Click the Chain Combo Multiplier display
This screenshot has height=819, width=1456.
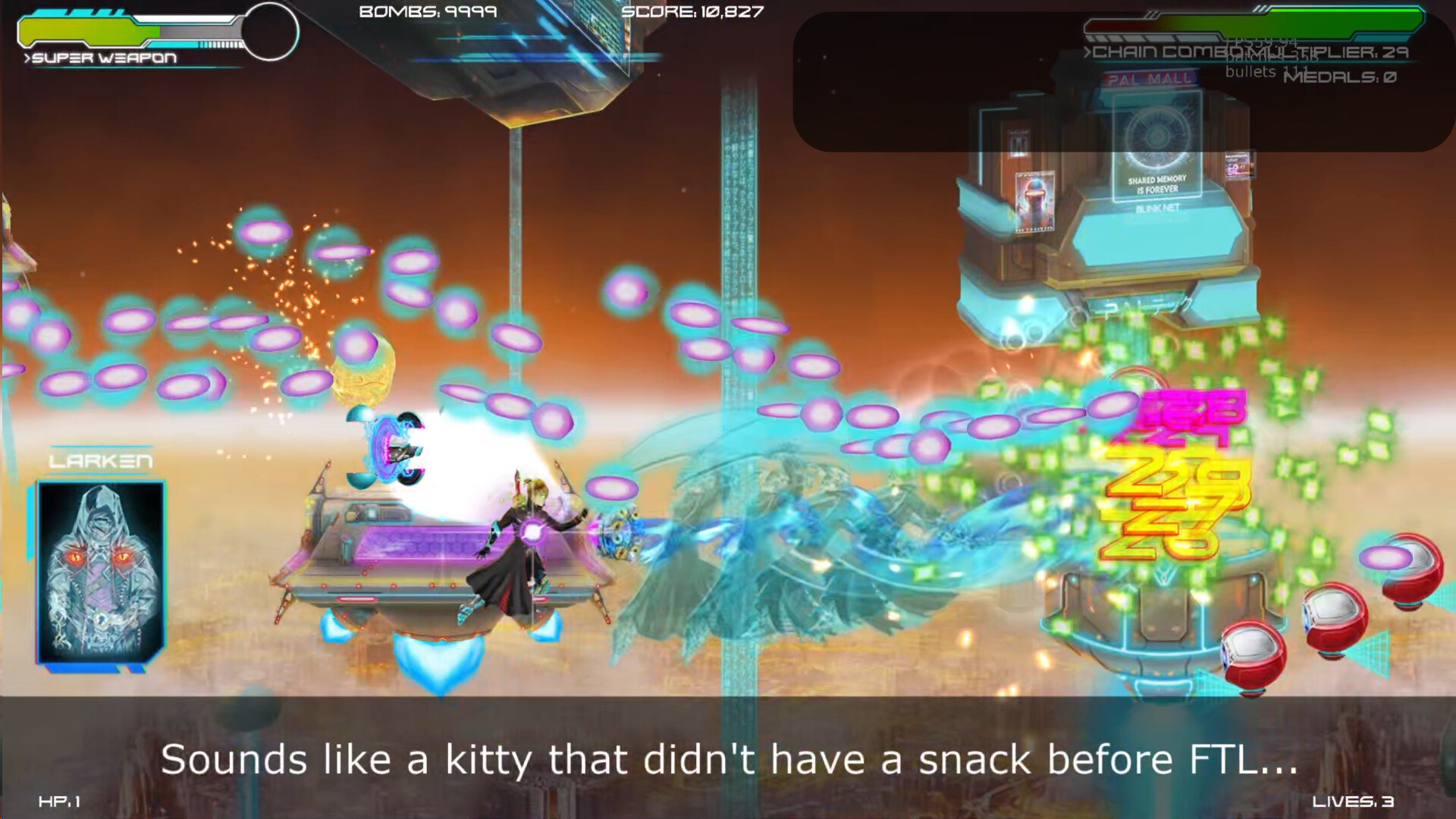tap(1247, 53)
